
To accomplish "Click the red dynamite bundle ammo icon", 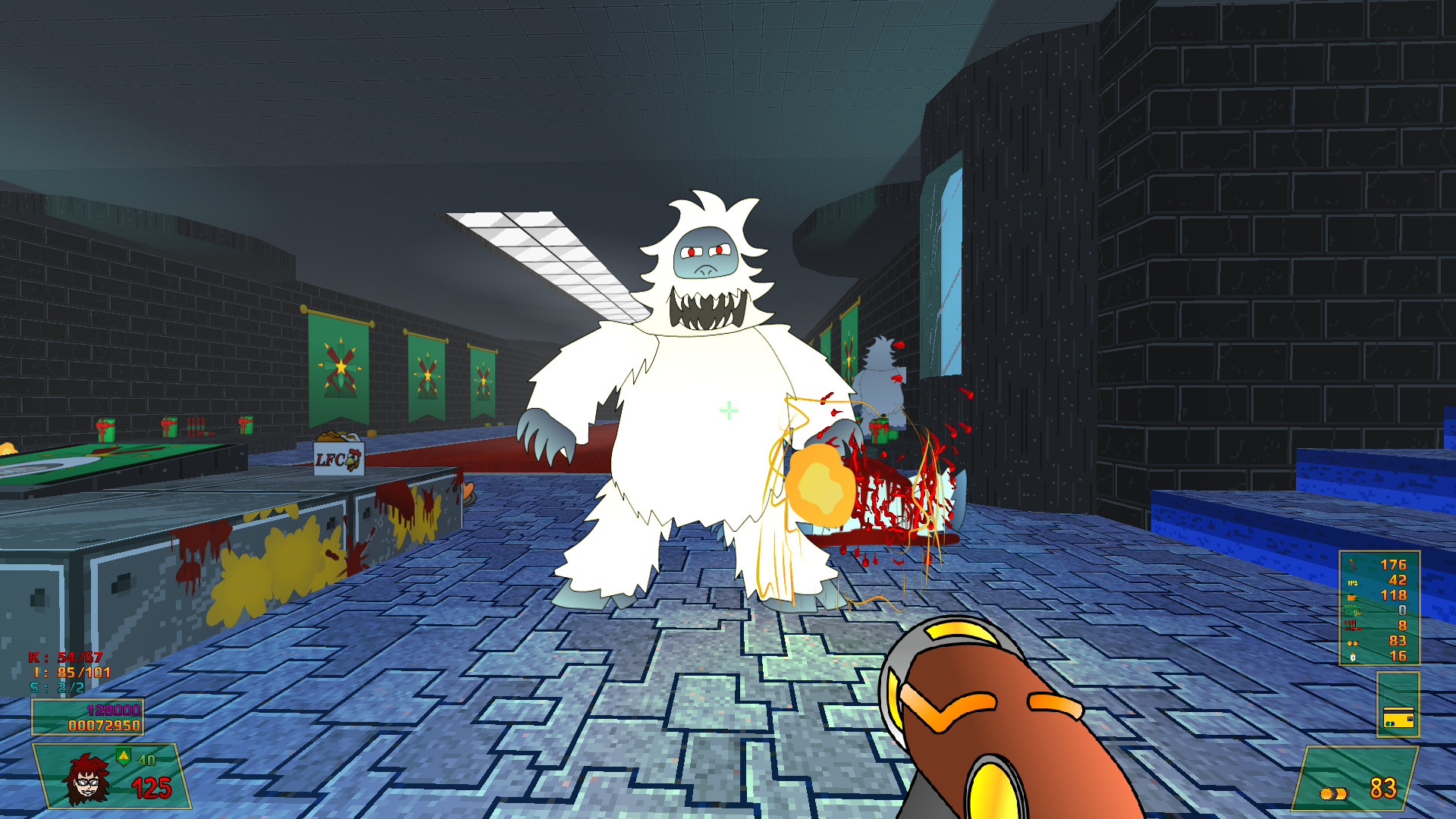I will 1352,626.
